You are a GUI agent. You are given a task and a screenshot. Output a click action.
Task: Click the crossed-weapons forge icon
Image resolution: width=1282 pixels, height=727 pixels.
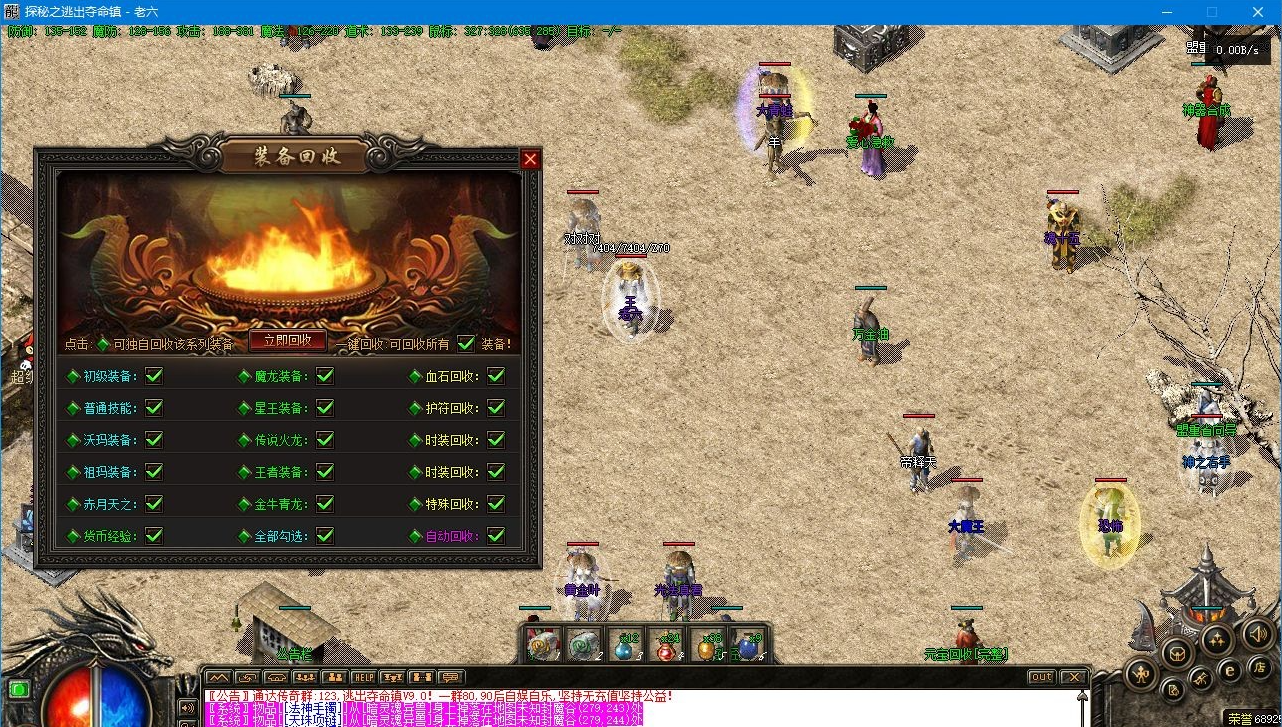tap(1201, 678)
